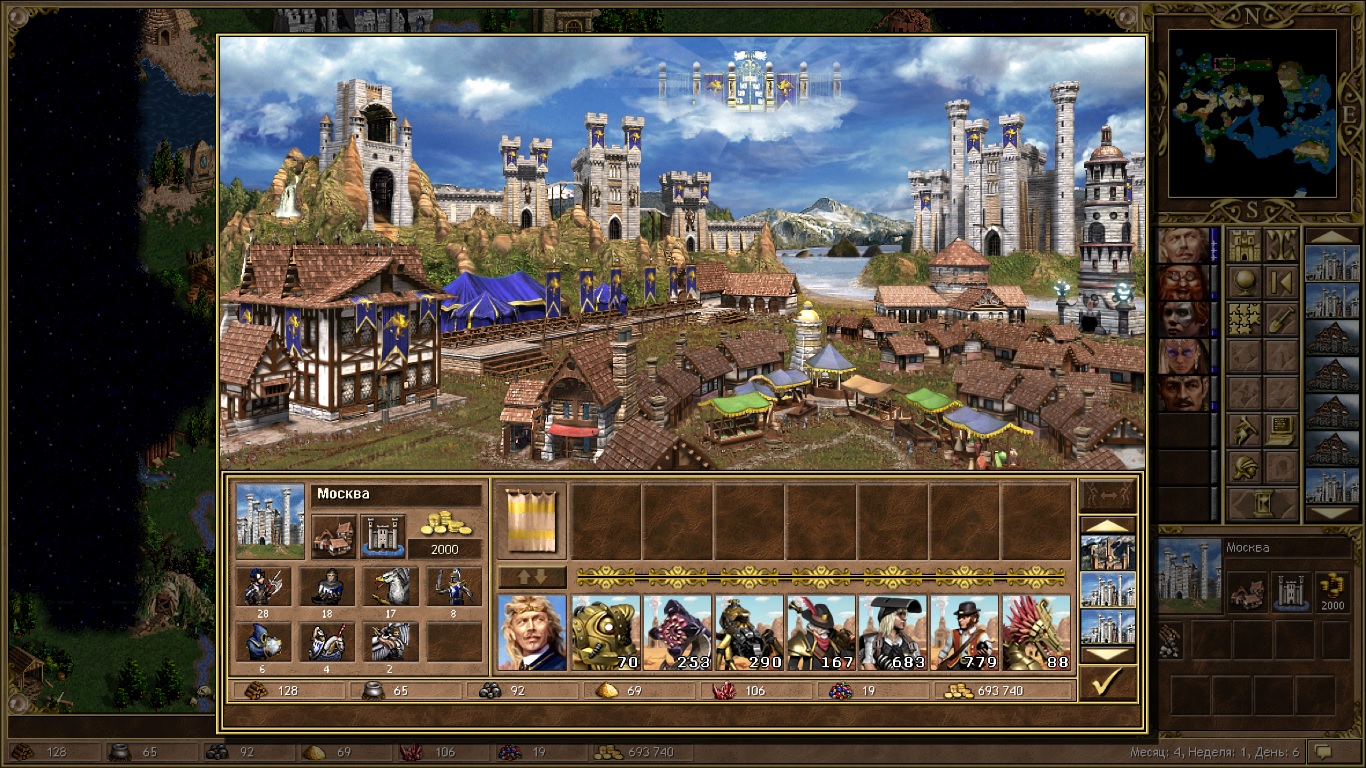The width and height of the screenshot is (1366, 768).
Task: Open the Moscow town portrait overview
Action: coord(270,520)
